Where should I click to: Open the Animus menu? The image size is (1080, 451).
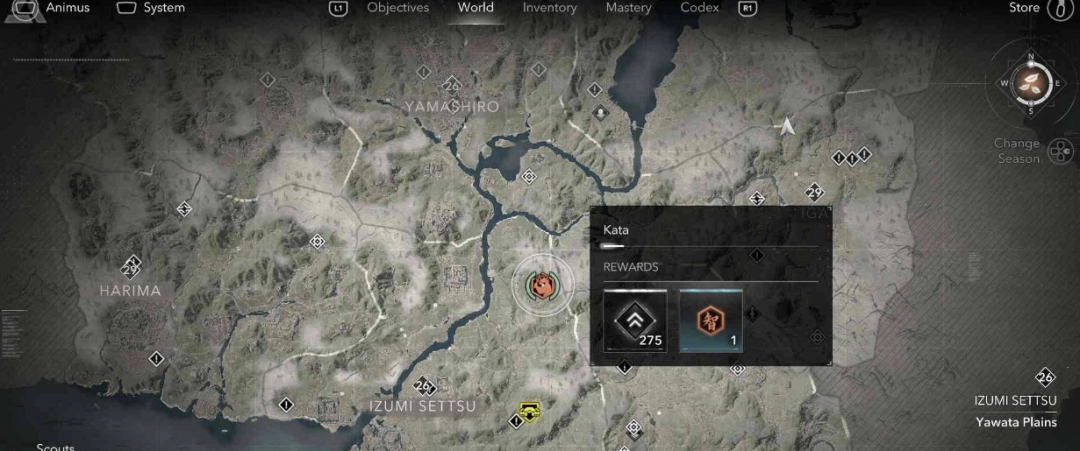point(58,8)
